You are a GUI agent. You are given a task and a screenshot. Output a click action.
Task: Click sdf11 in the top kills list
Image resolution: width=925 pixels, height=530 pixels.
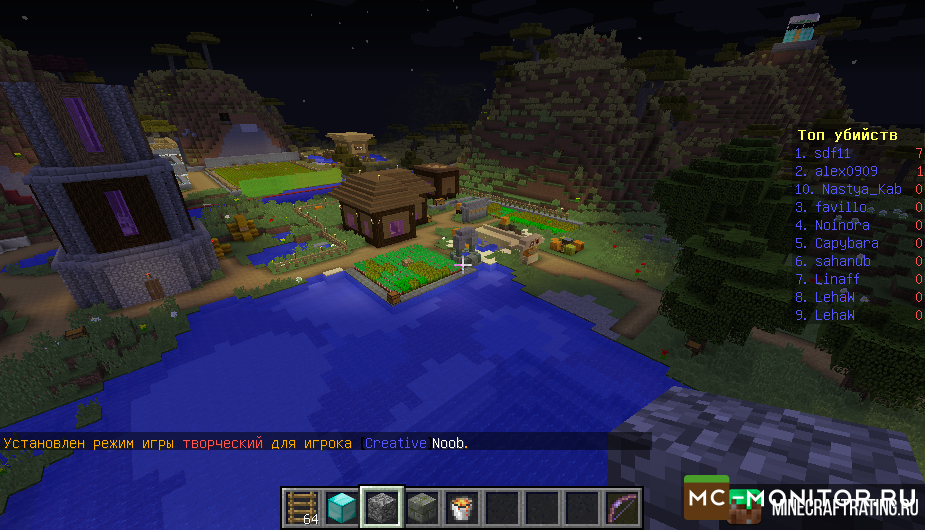832,153
